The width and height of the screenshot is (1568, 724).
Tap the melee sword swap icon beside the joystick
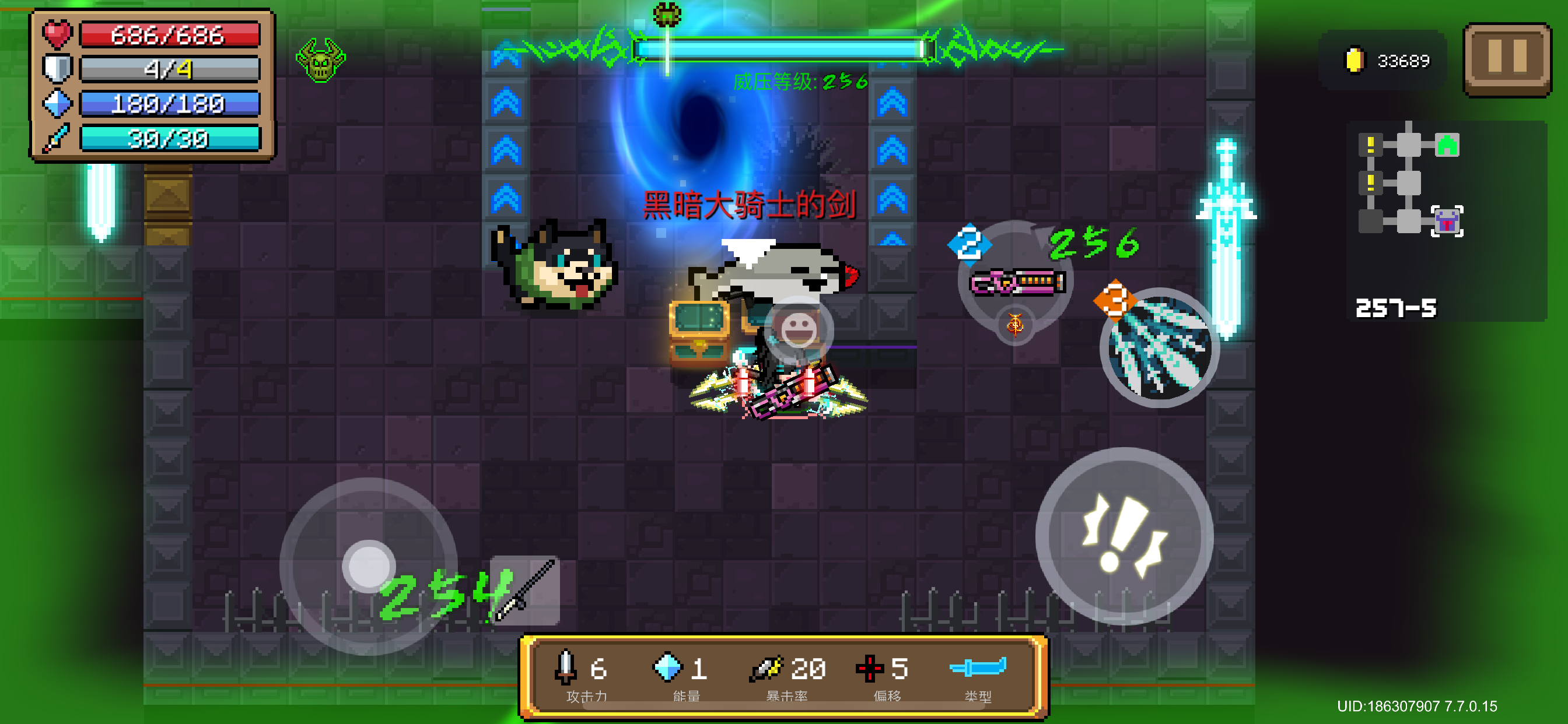coord(524,590)
